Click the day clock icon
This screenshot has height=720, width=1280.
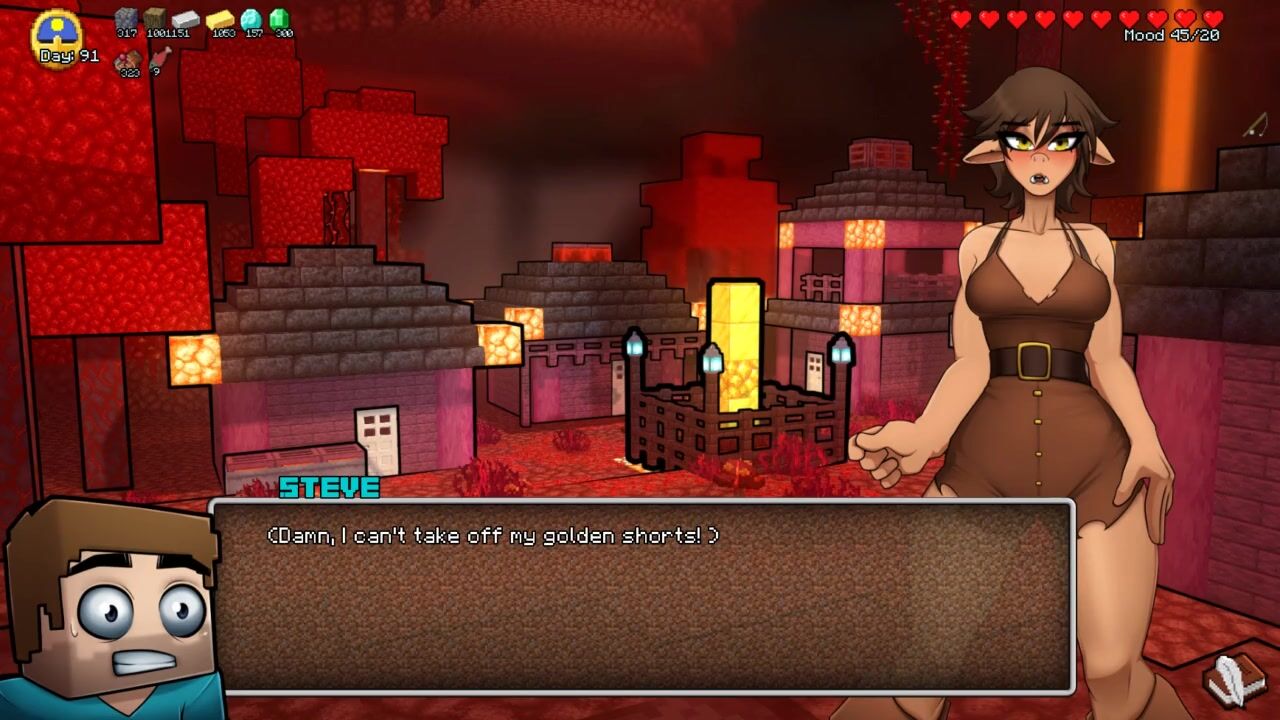pos(58,33)
